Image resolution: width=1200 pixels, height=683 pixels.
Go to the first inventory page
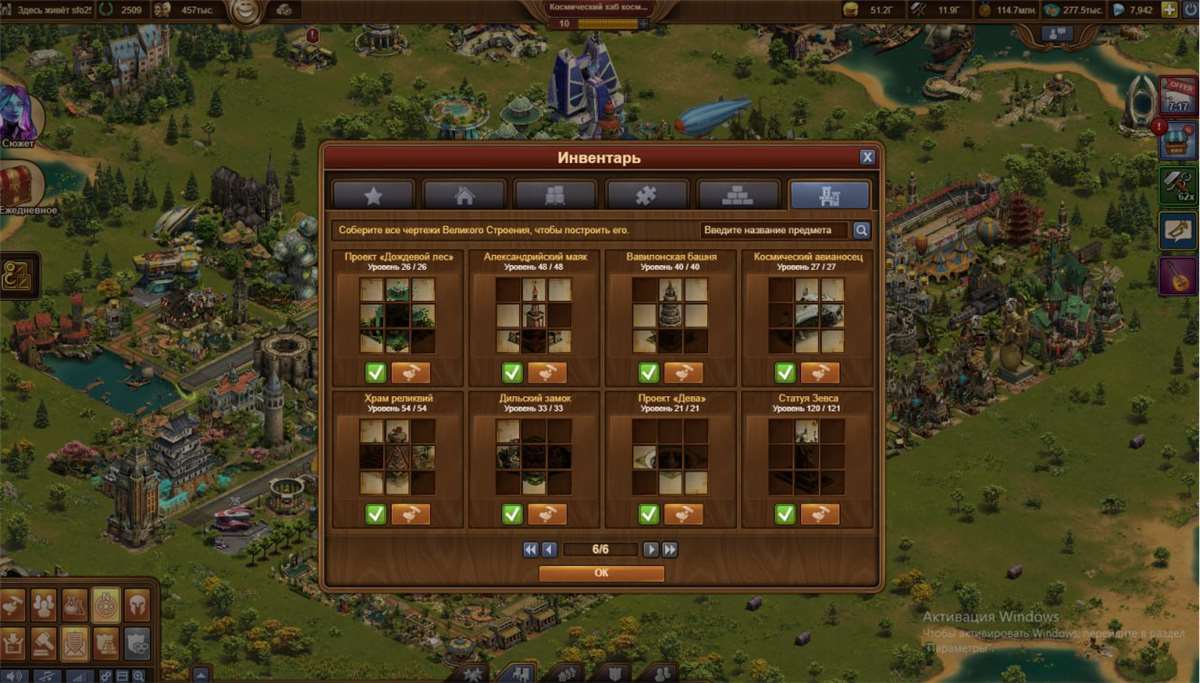click(530, 549)
